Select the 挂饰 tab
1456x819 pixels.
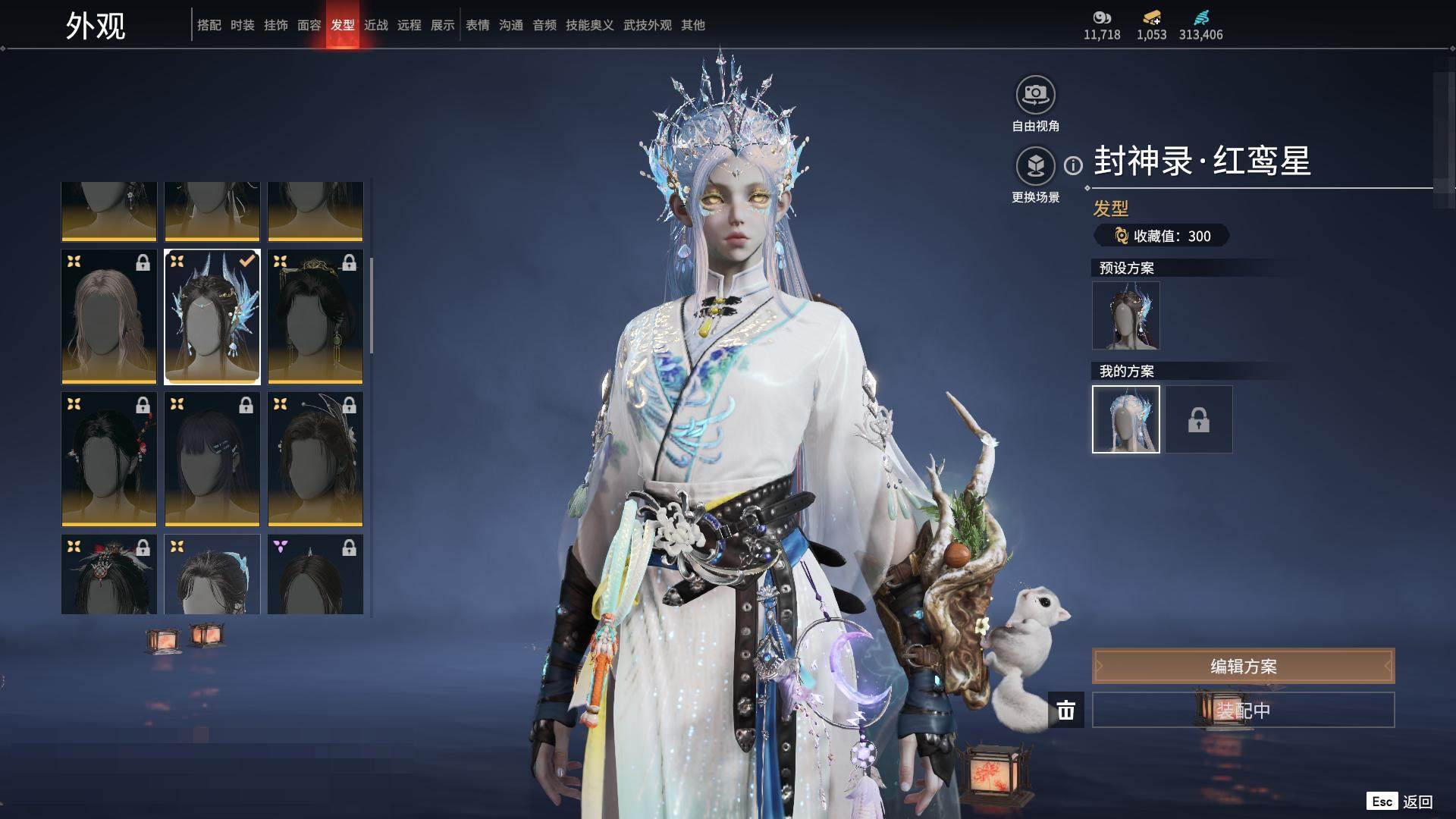(275, 25)
